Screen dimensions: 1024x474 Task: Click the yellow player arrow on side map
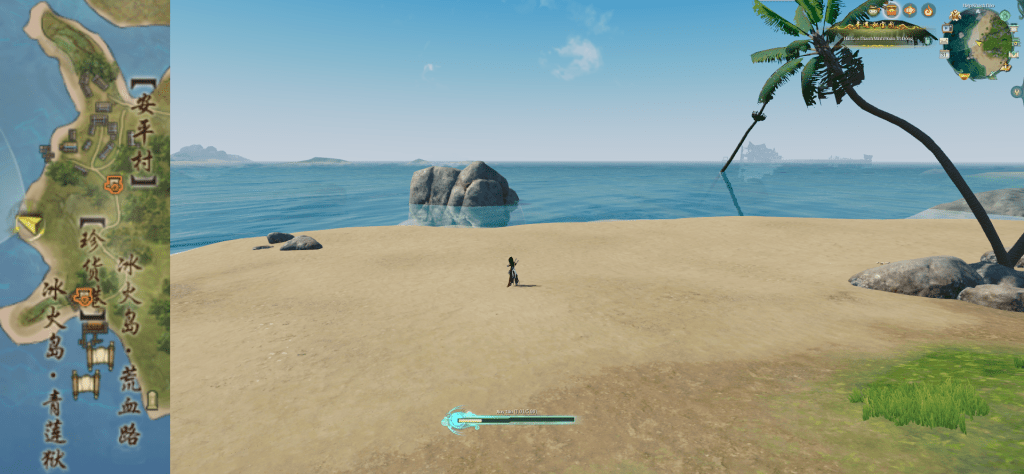point(30,225)
